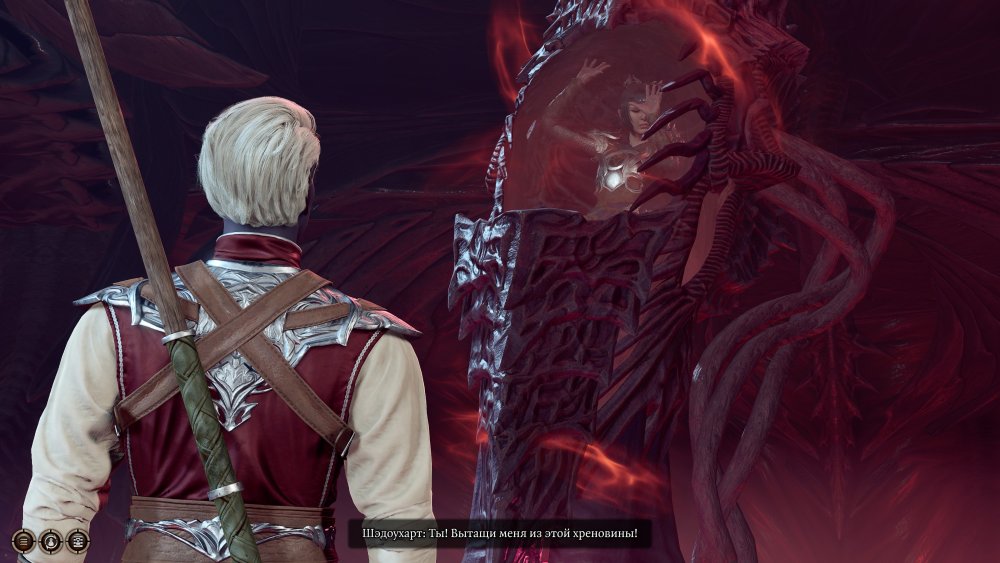The height and width of the screenshot is (563, 1000).
Task: Click the round character portrait icon
Action: click(51, 541)
